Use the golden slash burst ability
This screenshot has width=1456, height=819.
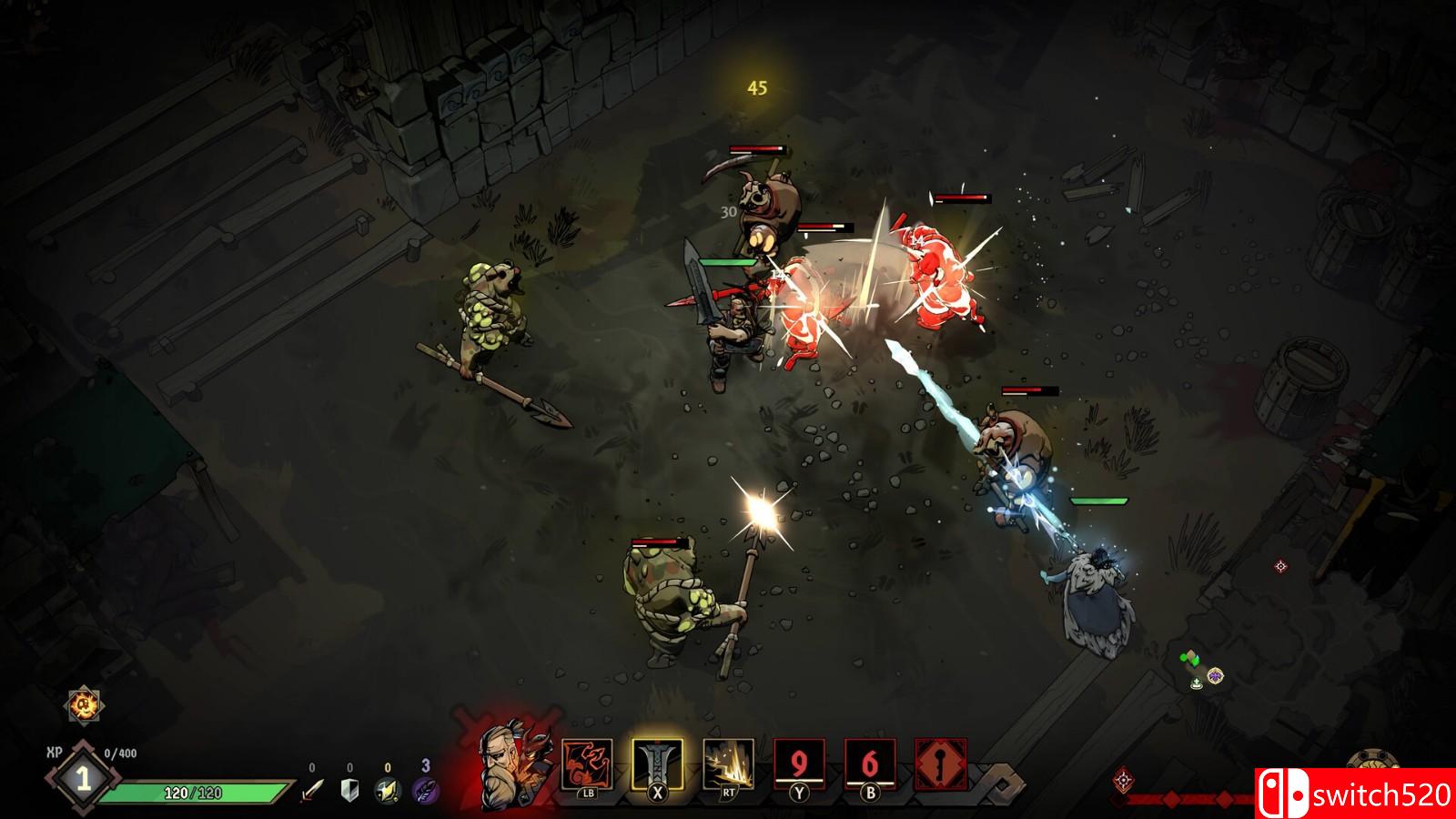[728, 764]
